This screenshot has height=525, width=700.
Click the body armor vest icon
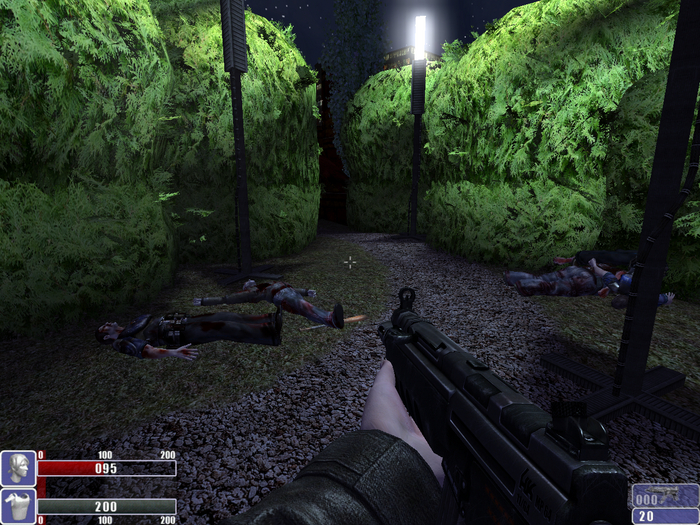tap(18, 505)
